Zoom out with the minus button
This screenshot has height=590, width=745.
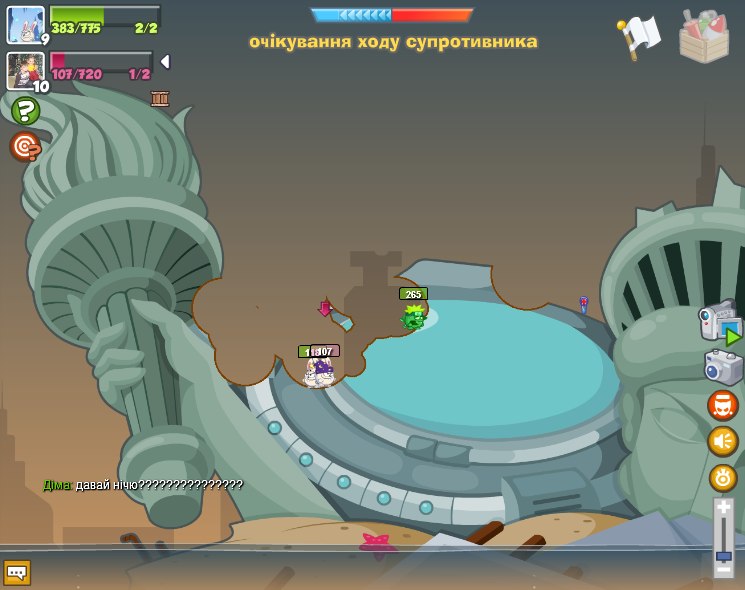(724, 570)
